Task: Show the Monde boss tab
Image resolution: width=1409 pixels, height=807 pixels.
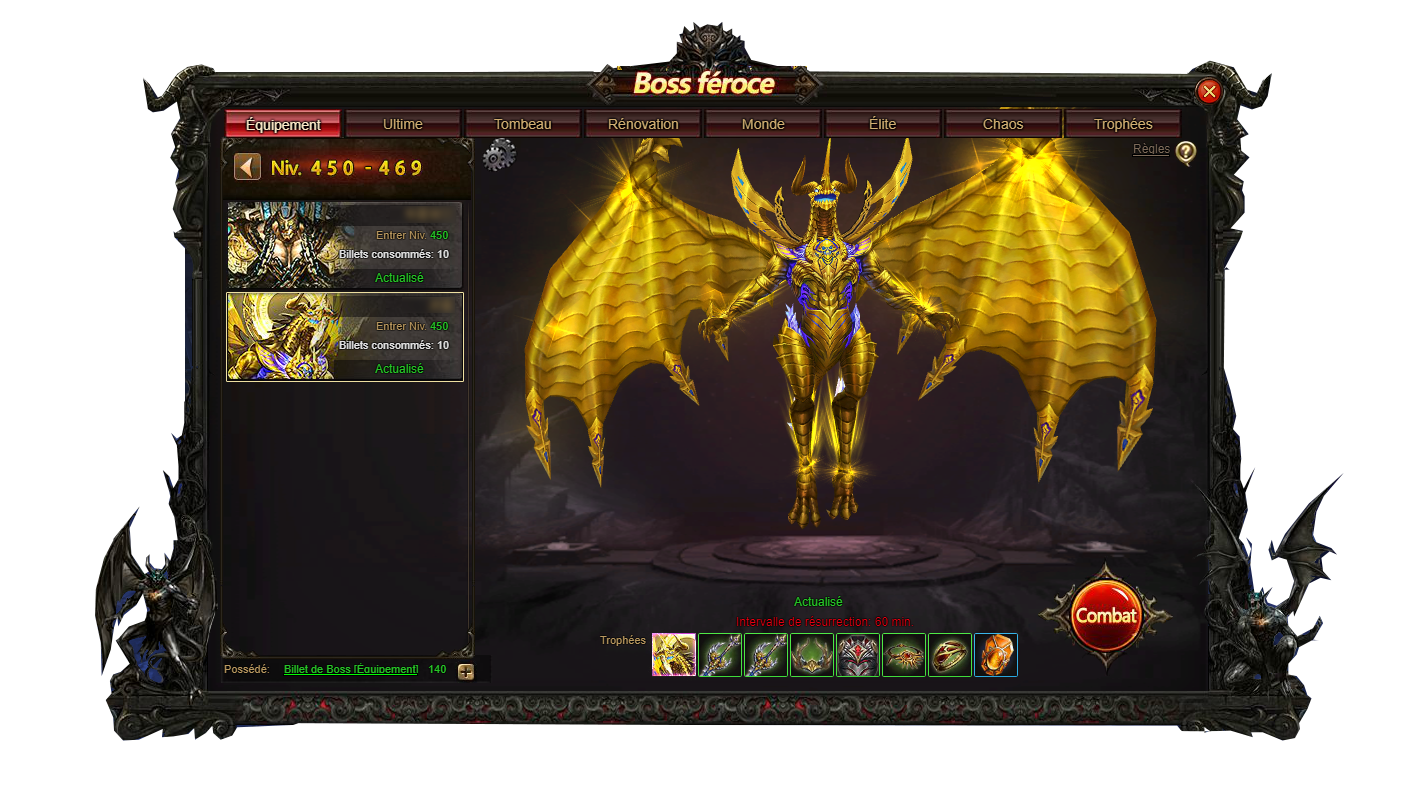Action: coord(763,125)
